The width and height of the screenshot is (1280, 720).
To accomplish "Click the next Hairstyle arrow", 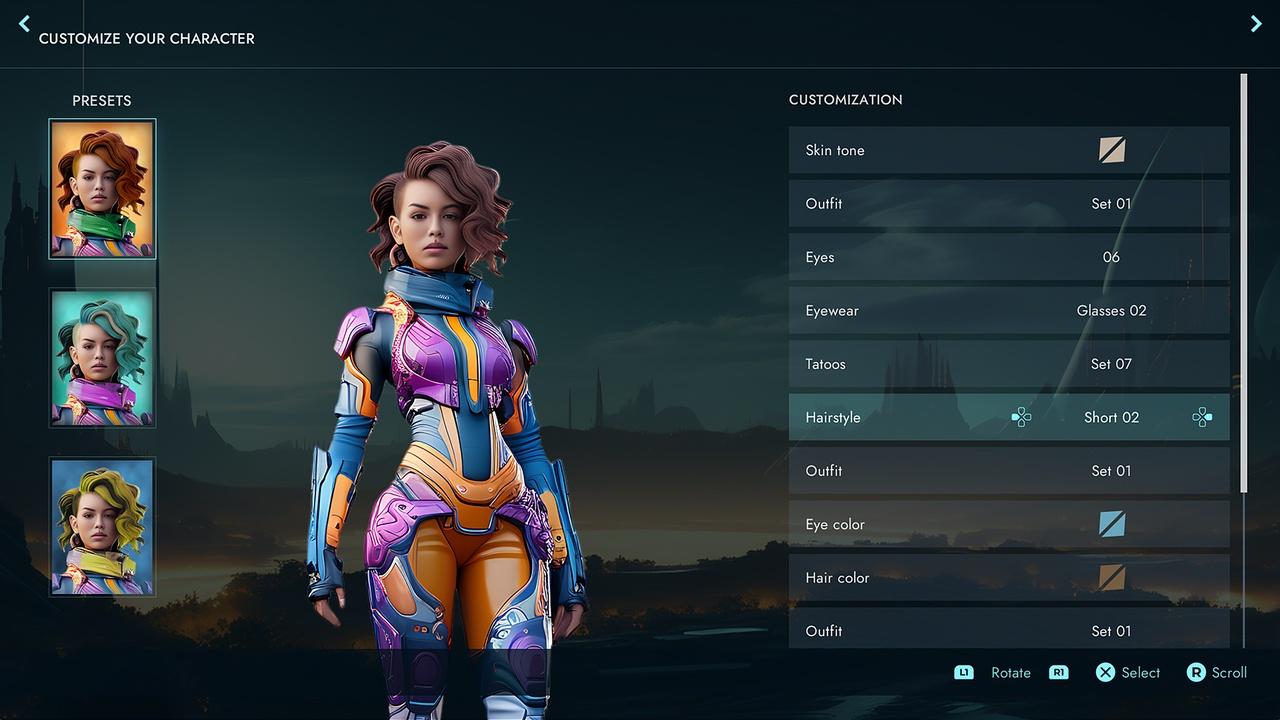I will click(x=1202, y=418).
